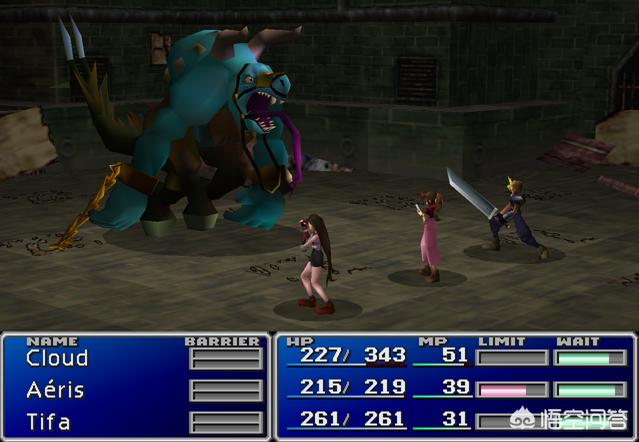639x442 pixels.
Task: Choose Aéris from the party names
Action: pos(55,390)
